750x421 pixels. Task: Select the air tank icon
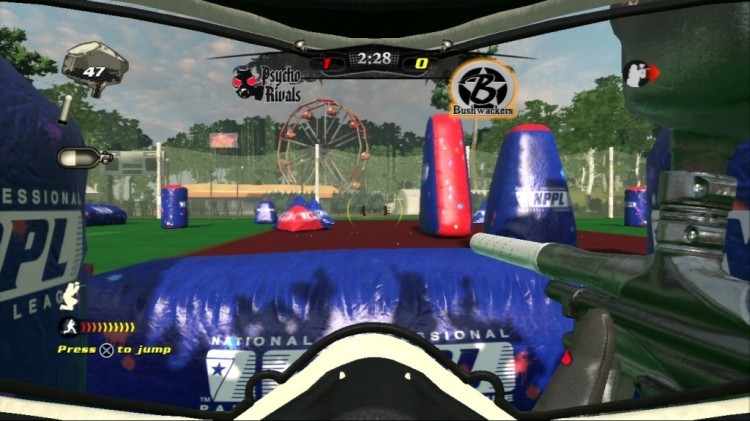coord(75,157)
